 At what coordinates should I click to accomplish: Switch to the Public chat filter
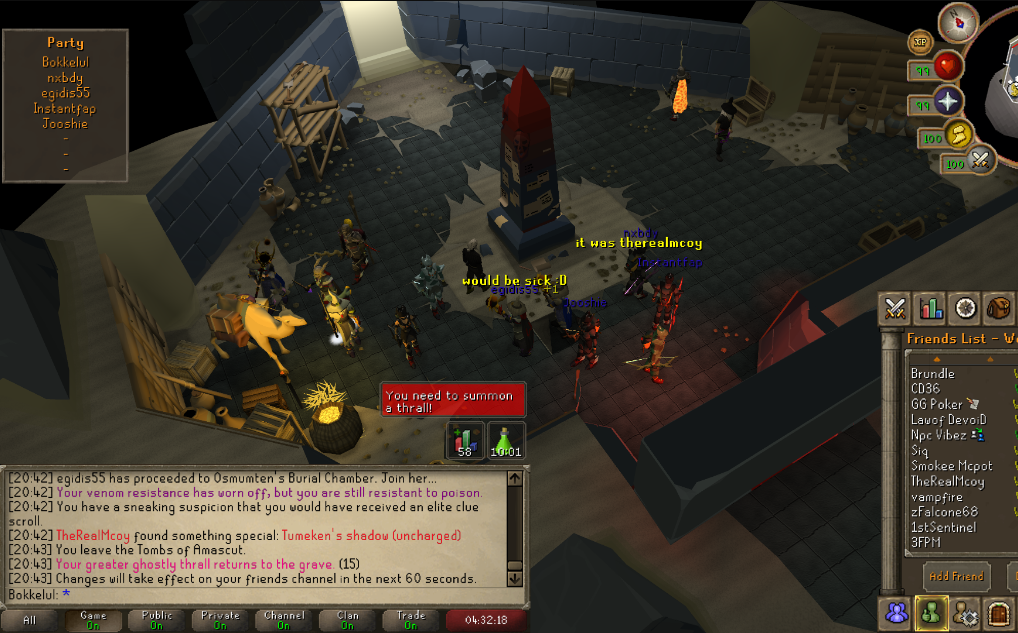157,620
